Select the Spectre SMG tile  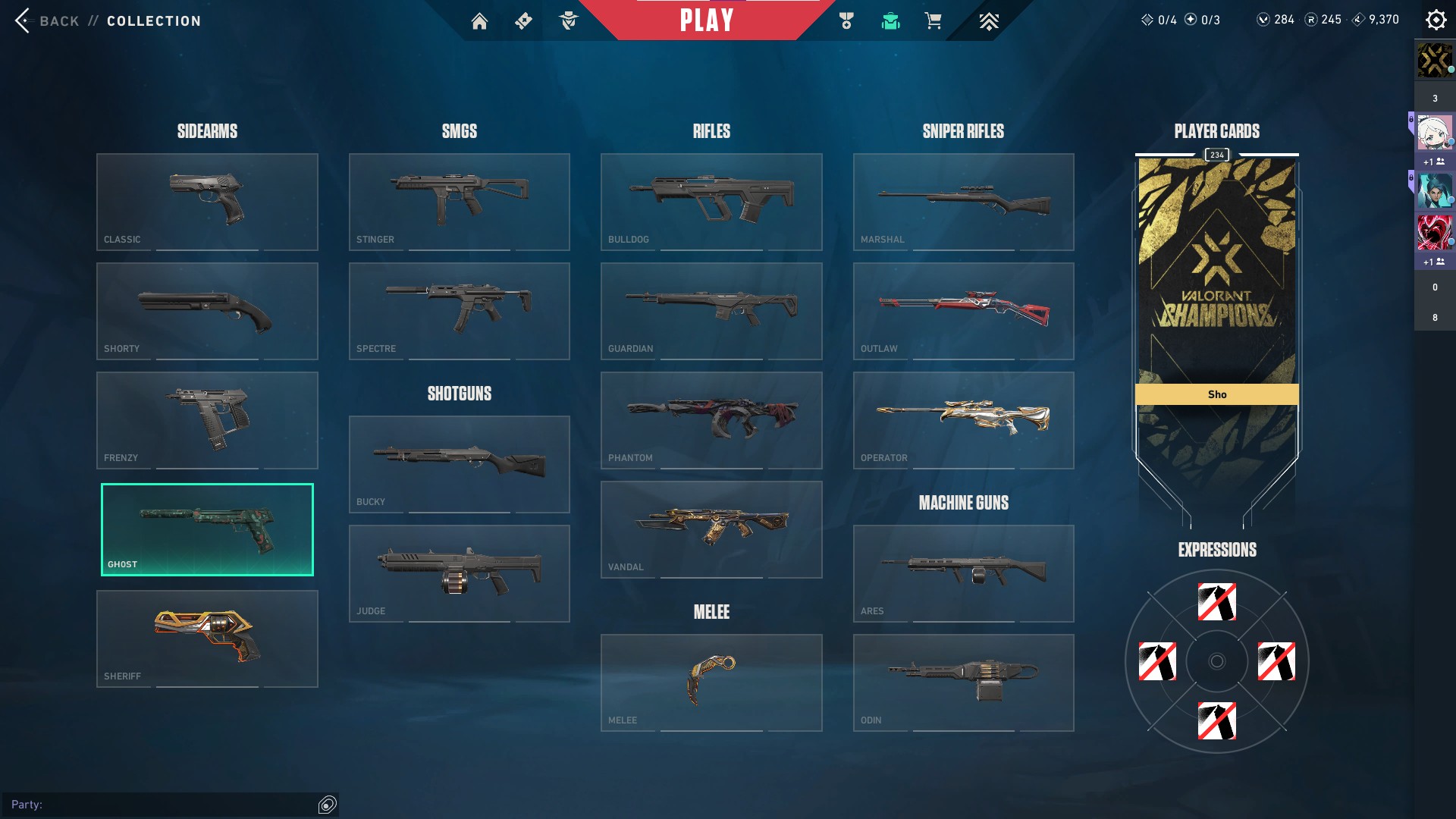click(x=459, y=311)
